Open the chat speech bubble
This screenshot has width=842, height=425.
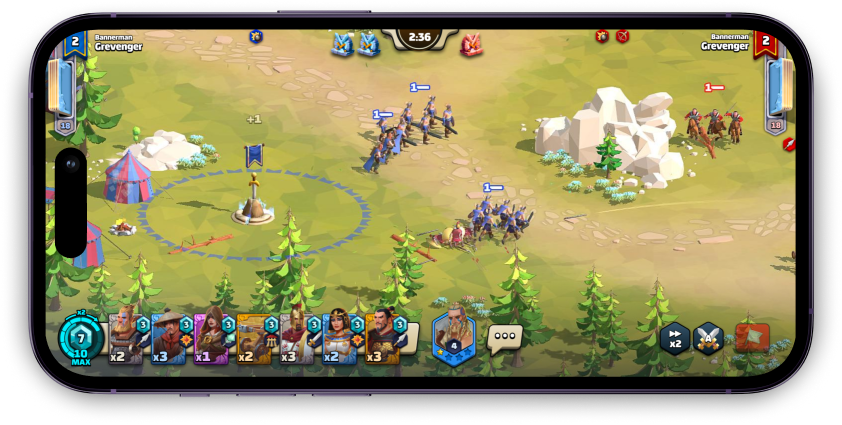504,338
